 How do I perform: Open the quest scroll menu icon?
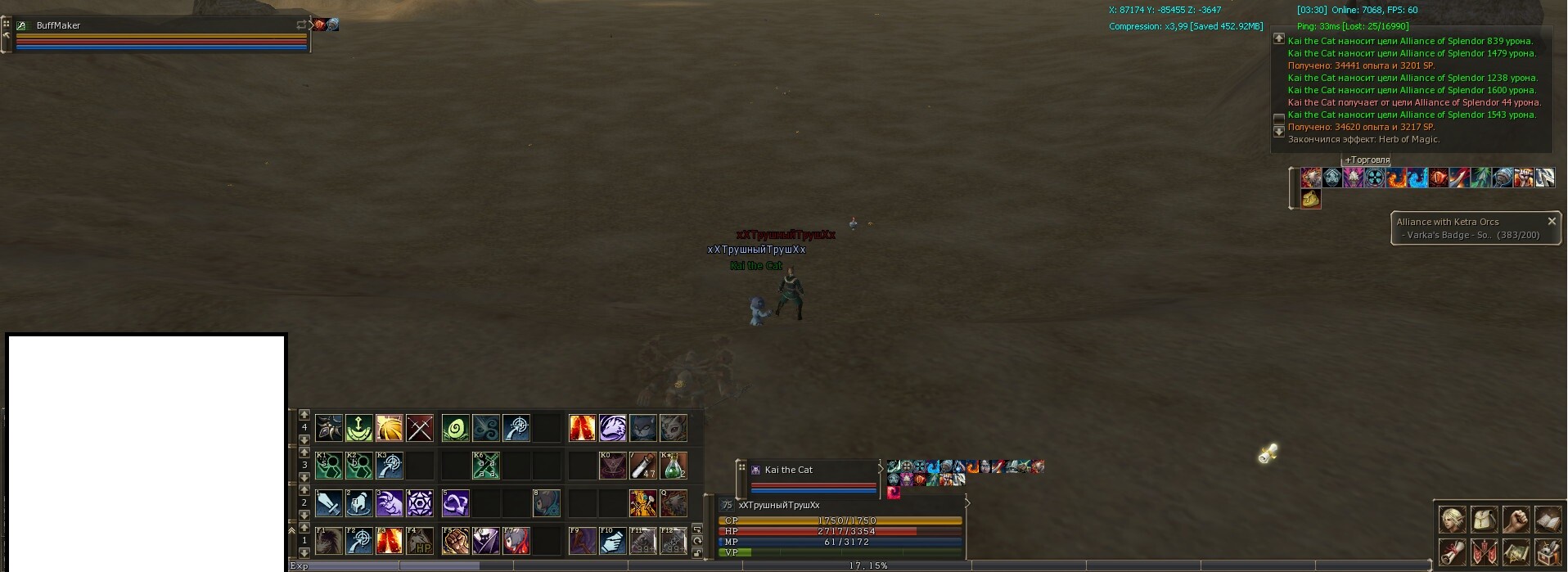(x=1453, y=552)
